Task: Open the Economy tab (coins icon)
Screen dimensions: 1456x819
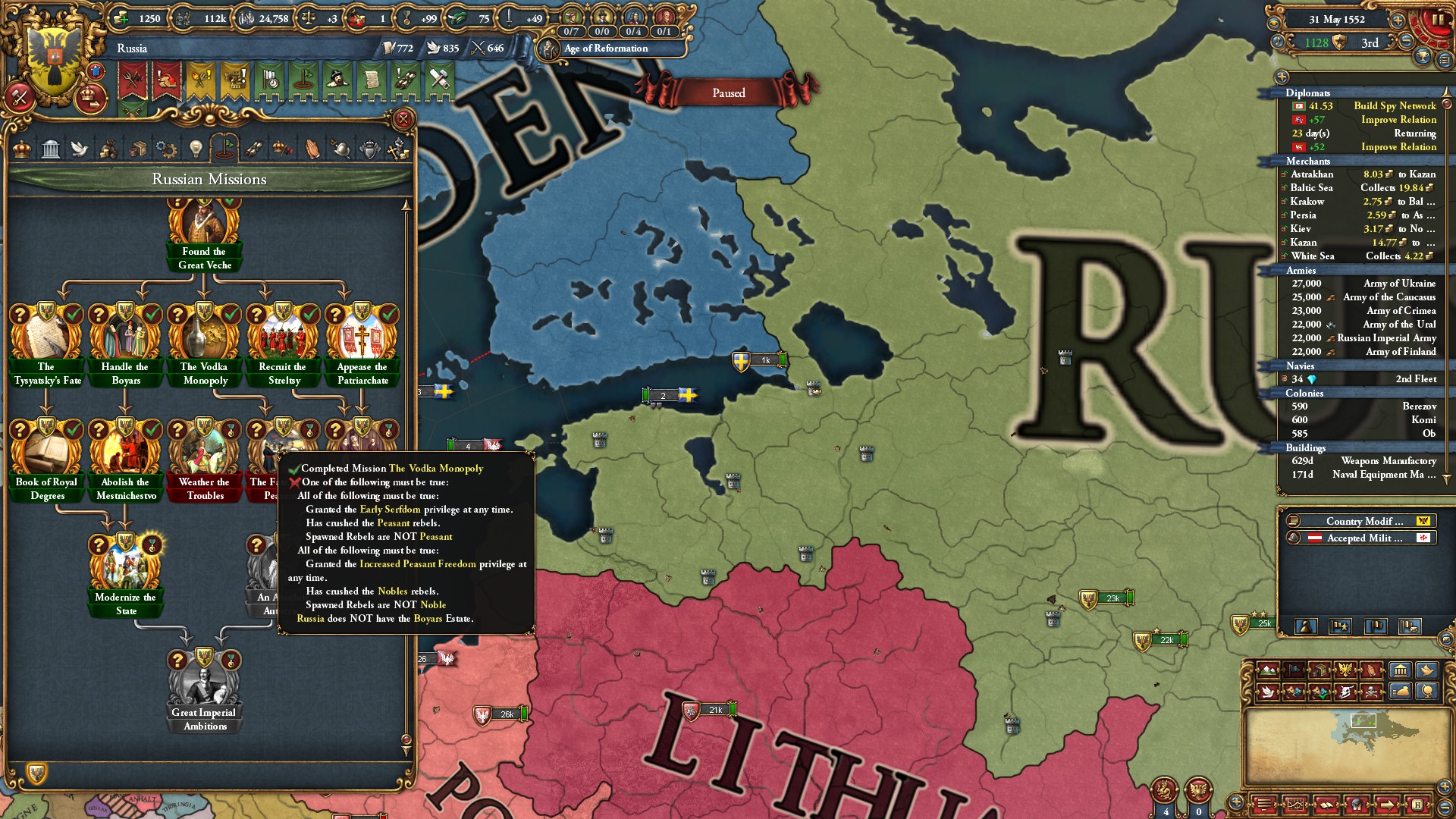Action: [106, 148]
